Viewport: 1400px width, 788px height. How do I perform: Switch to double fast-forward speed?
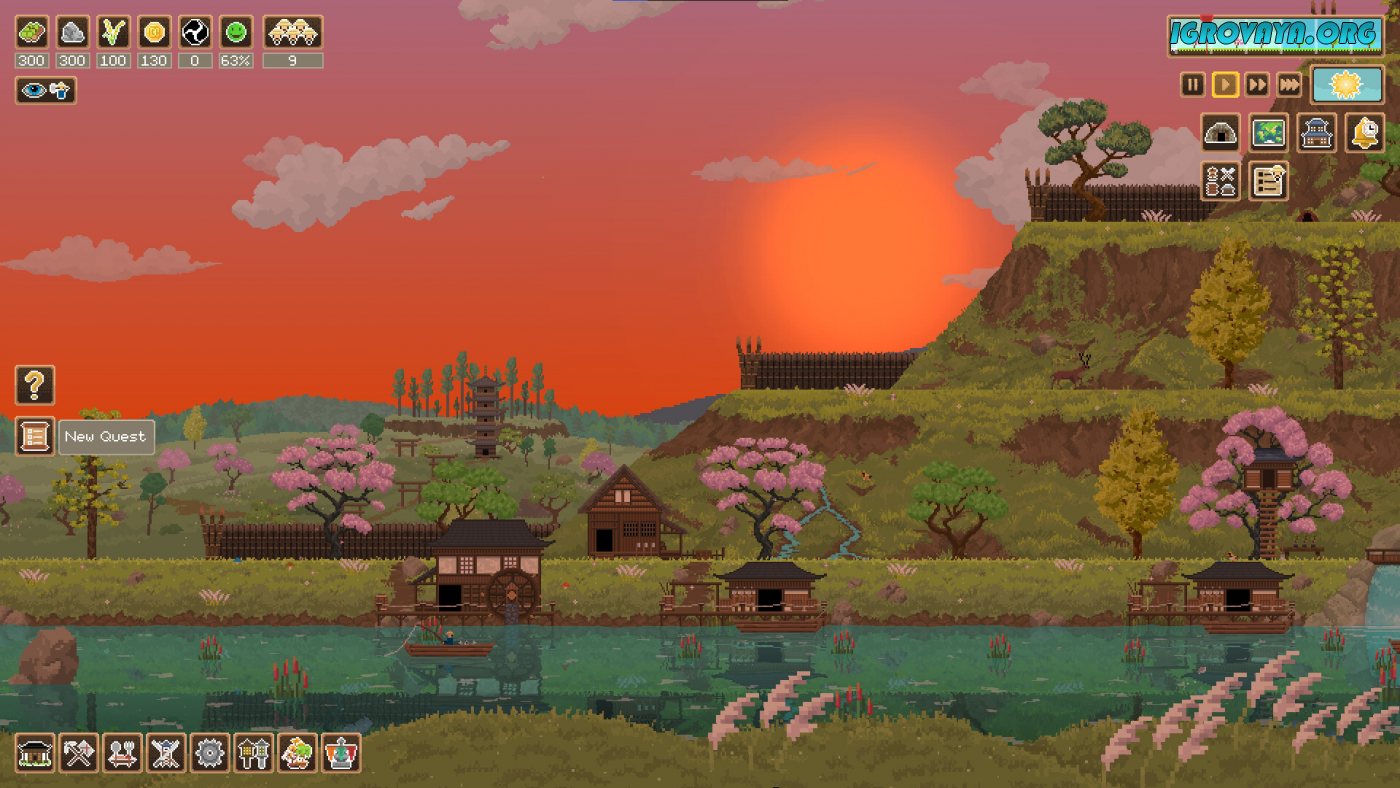(x=1257, y=85)
